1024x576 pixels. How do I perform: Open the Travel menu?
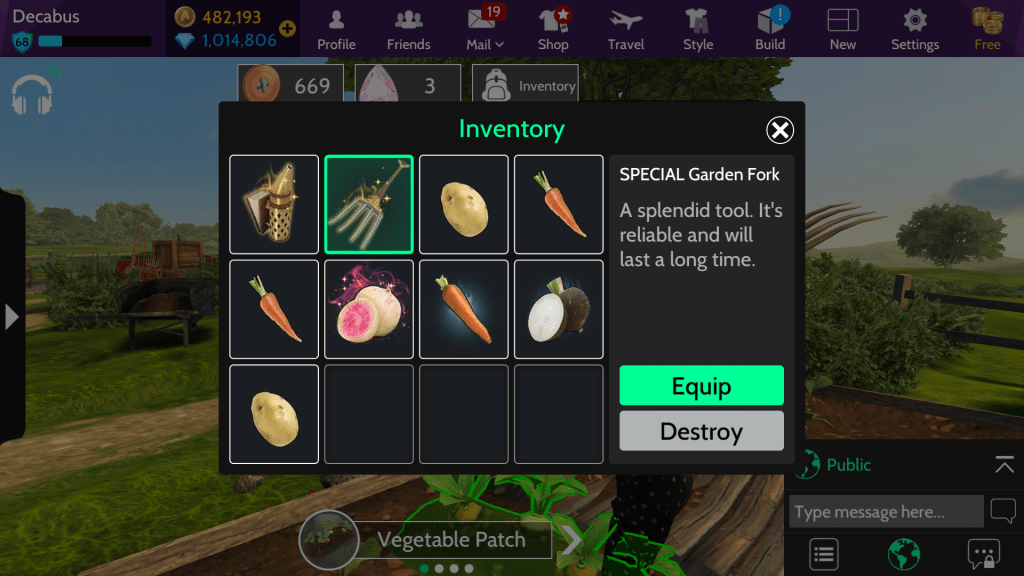(x=626, y=29)
